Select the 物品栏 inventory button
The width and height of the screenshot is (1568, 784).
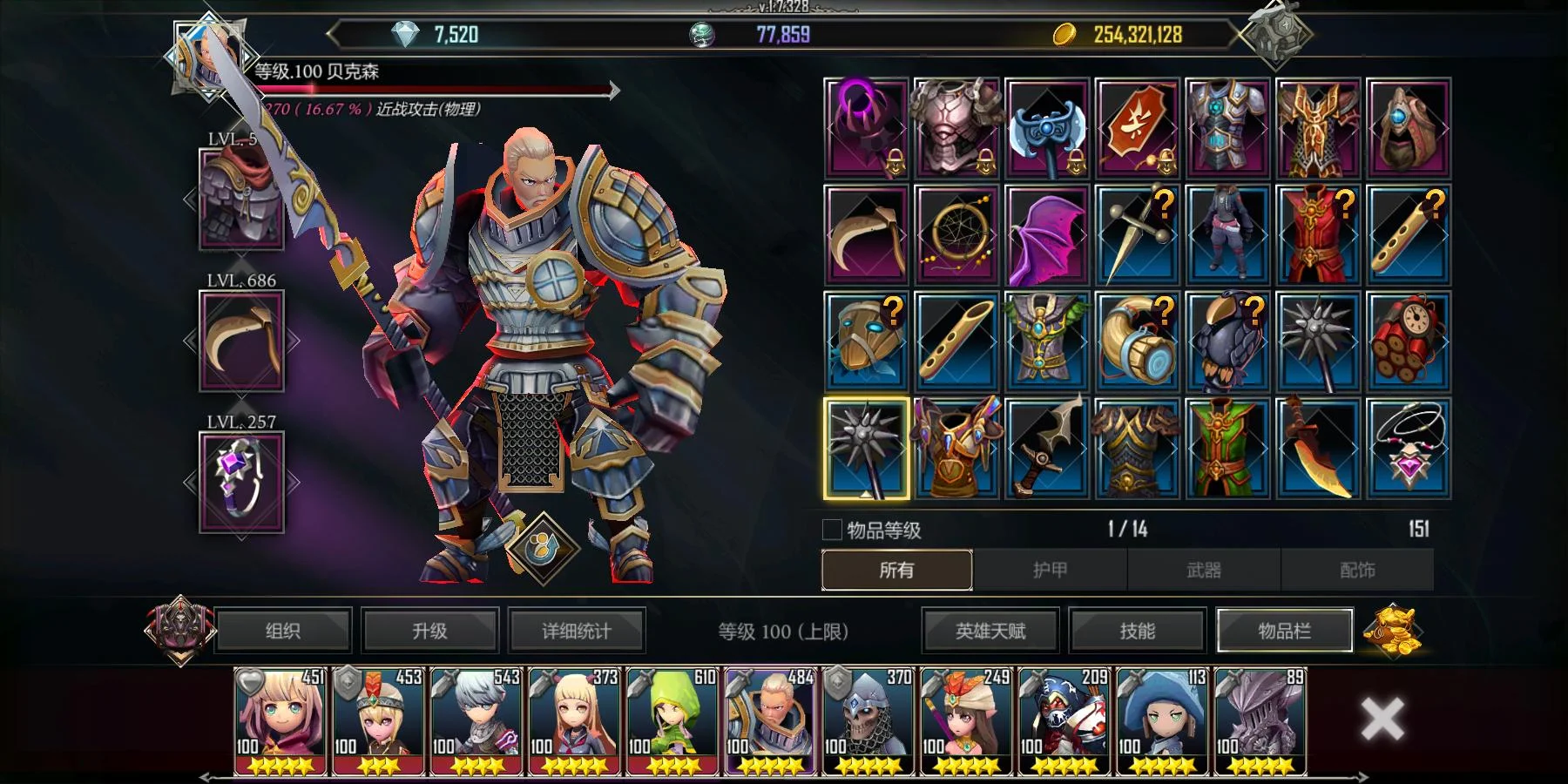[1284, 631]
